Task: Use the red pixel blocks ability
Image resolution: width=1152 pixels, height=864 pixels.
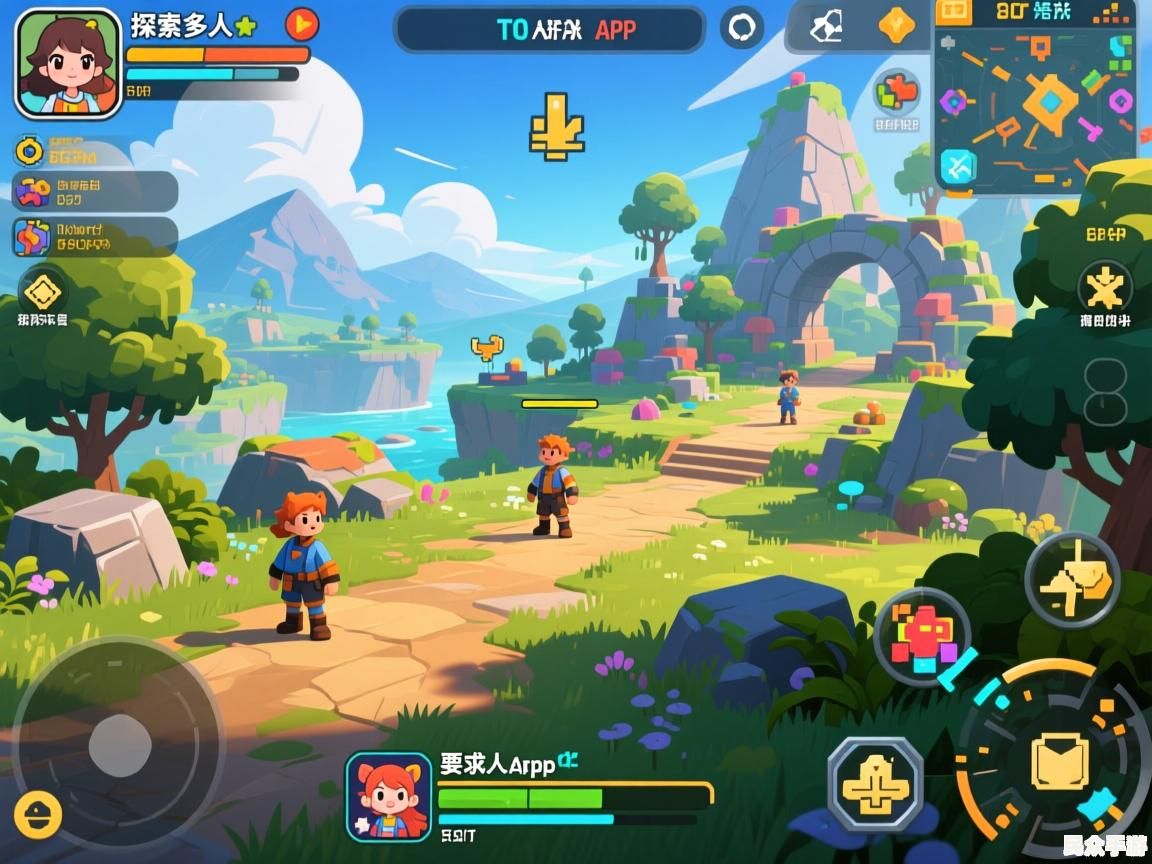Action: coord(922,636)
